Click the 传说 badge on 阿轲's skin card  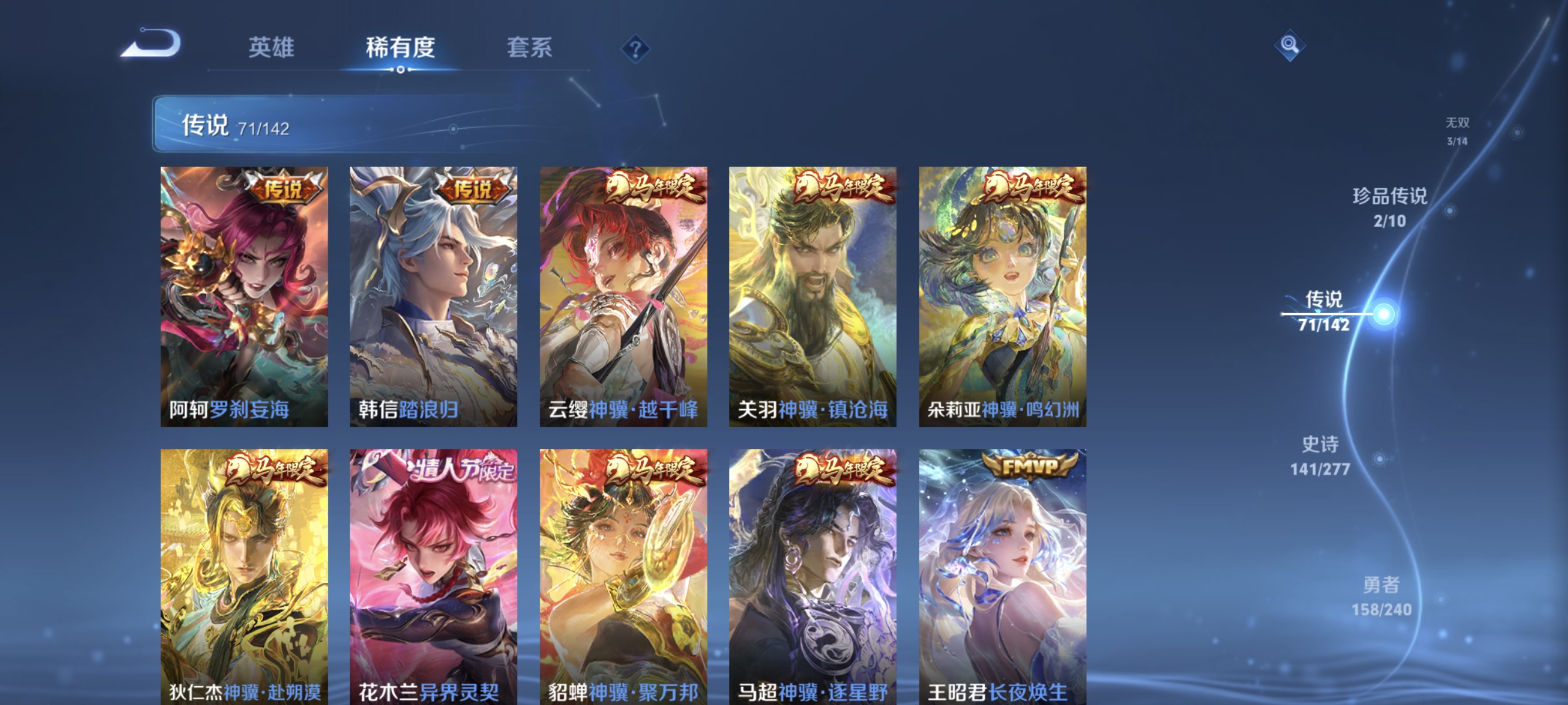click(x=286, y=190)
